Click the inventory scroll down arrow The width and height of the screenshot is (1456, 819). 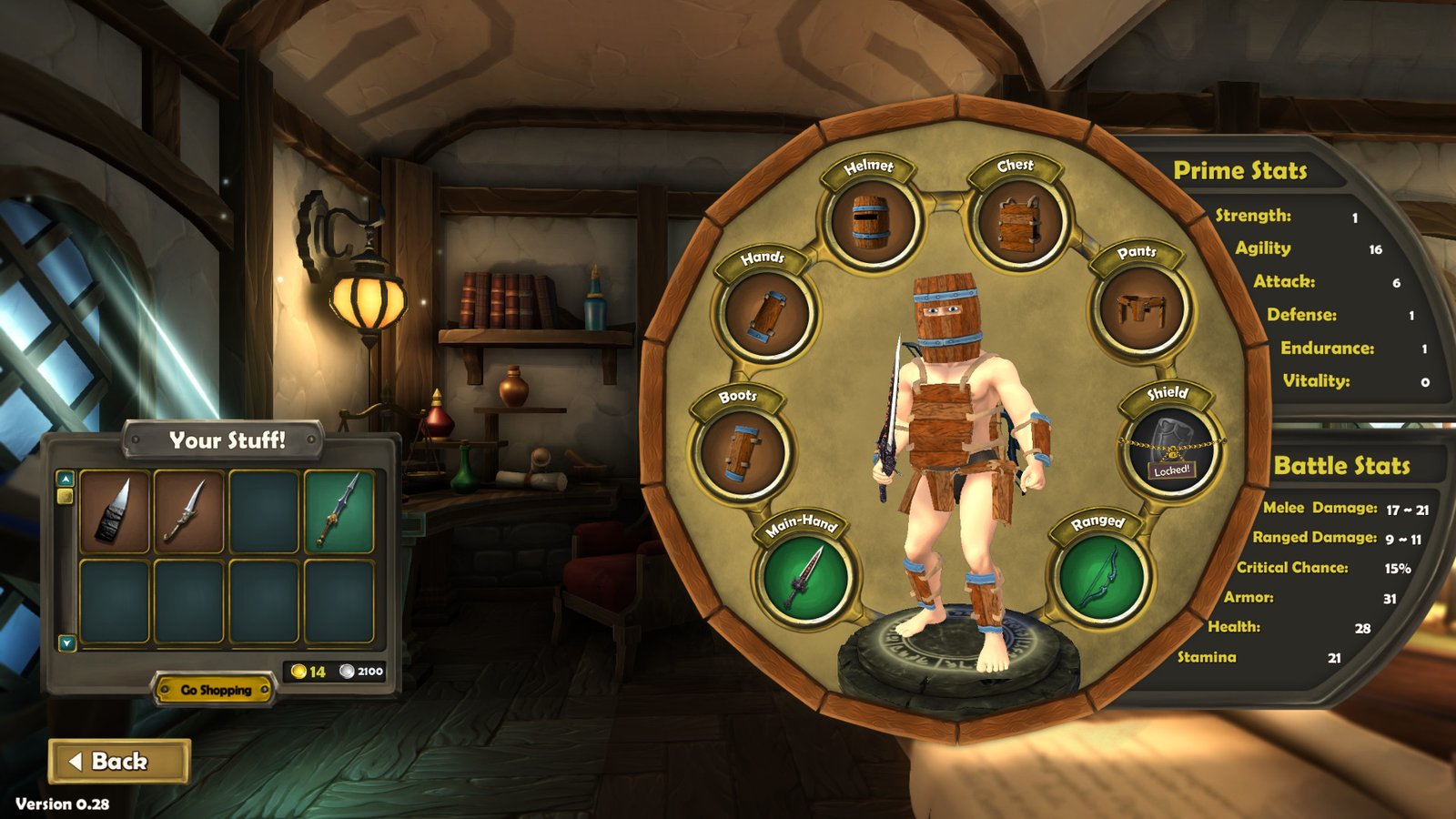[66, 642]
